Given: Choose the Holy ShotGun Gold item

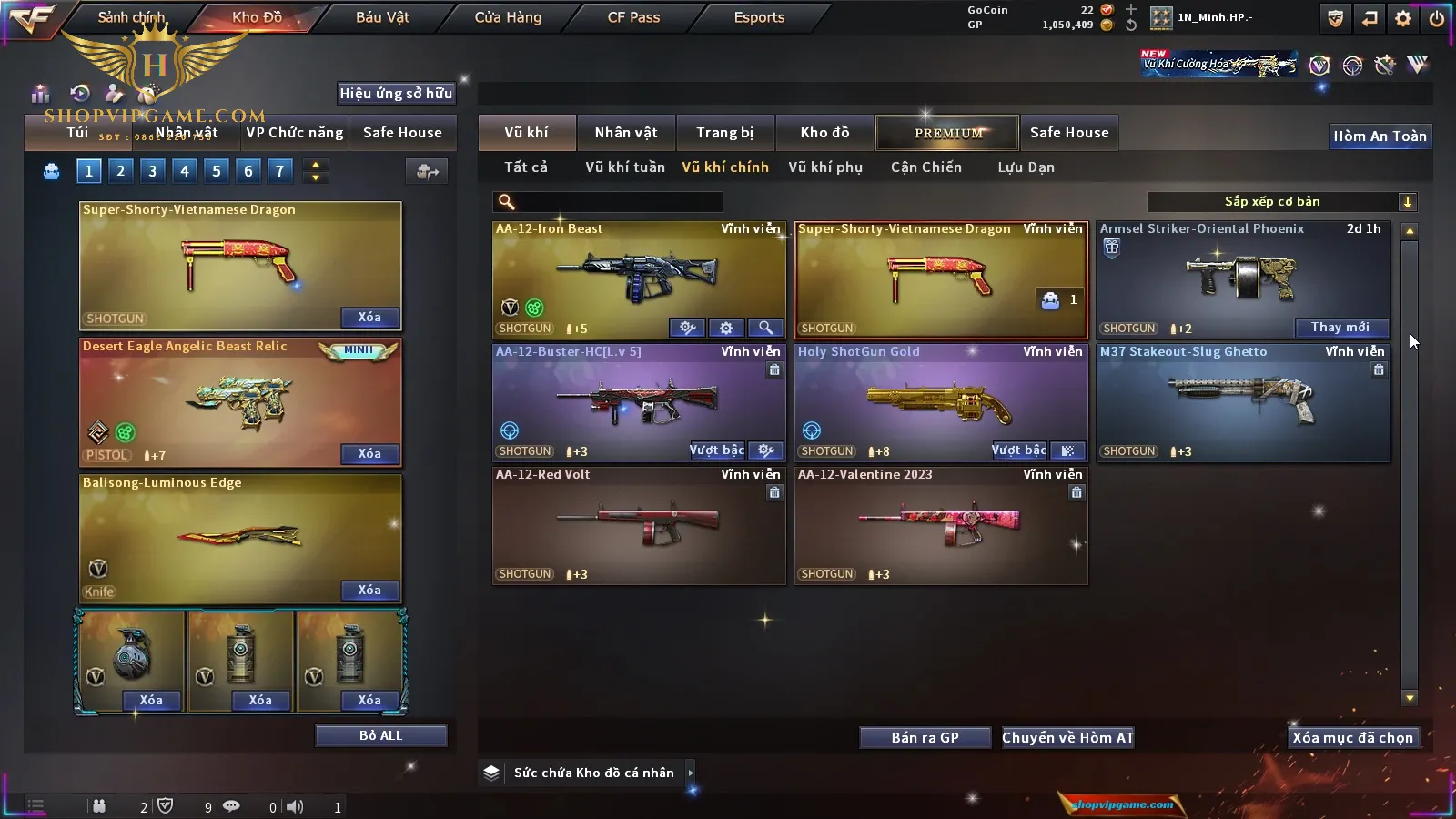Looking at the screenshot, I should 940,400.
